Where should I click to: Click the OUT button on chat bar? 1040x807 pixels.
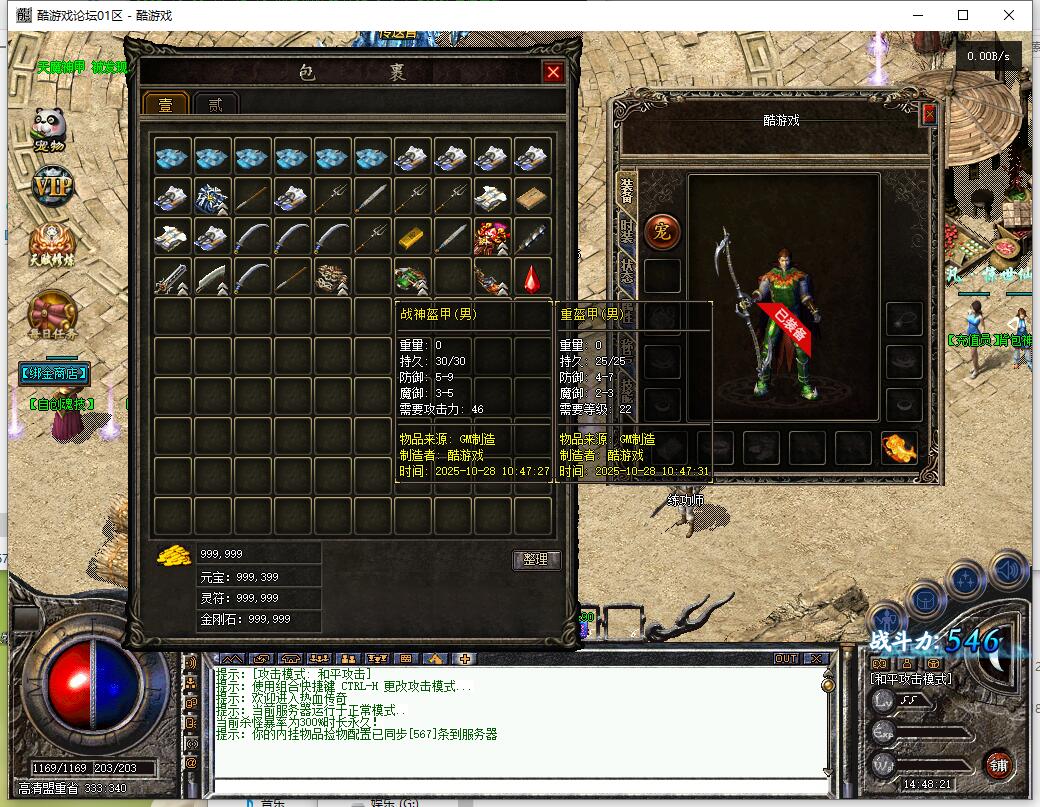coord(786,658)
